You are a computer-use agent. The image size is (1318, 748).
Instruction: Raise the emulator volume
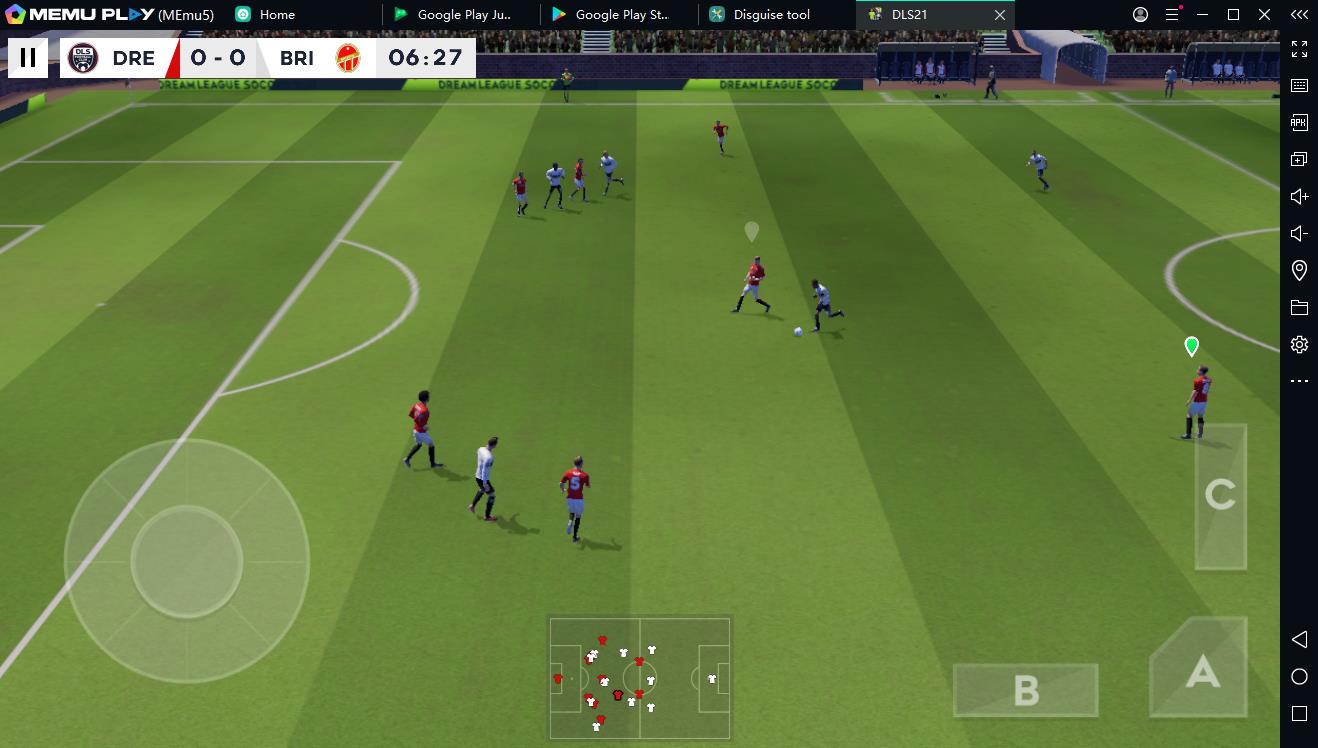point(1299,197)
